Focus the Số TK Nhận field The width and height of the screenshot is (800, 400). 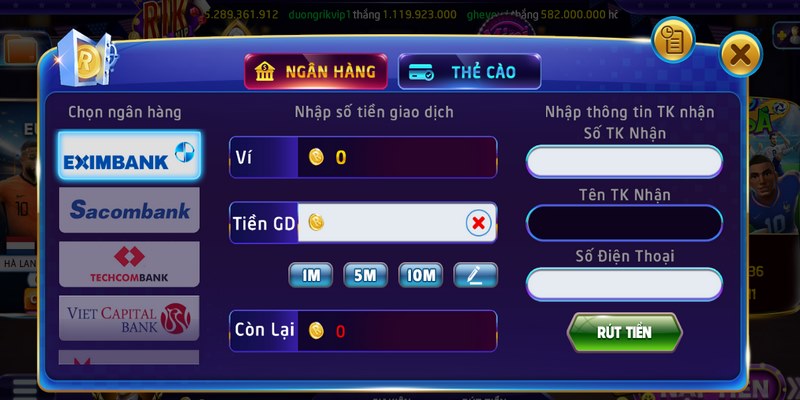pos(624,161)
